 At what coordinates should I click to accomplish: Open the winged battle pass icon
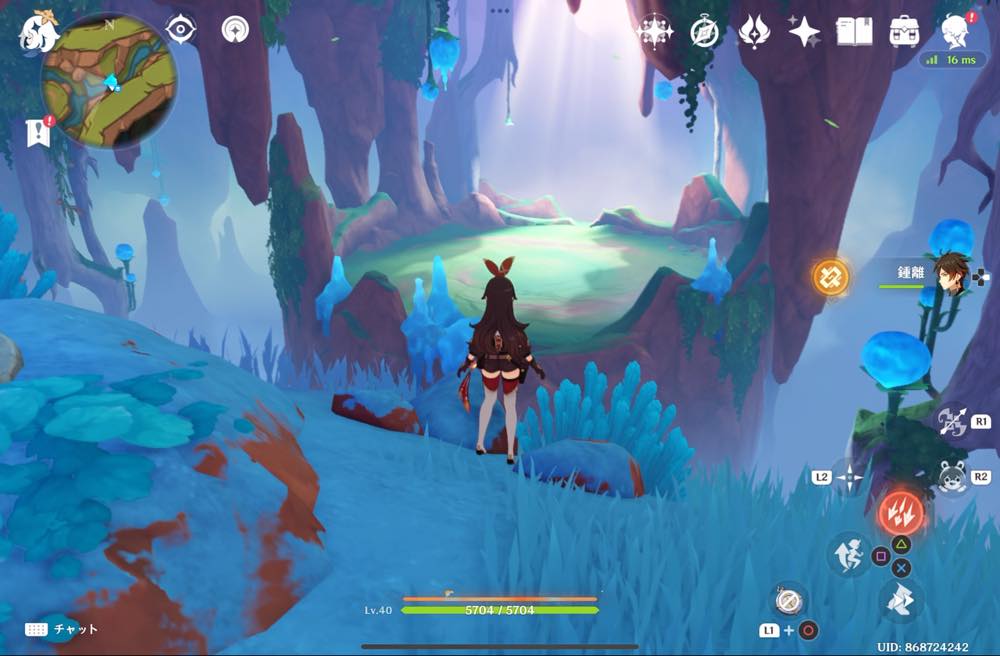coord(754,32)
